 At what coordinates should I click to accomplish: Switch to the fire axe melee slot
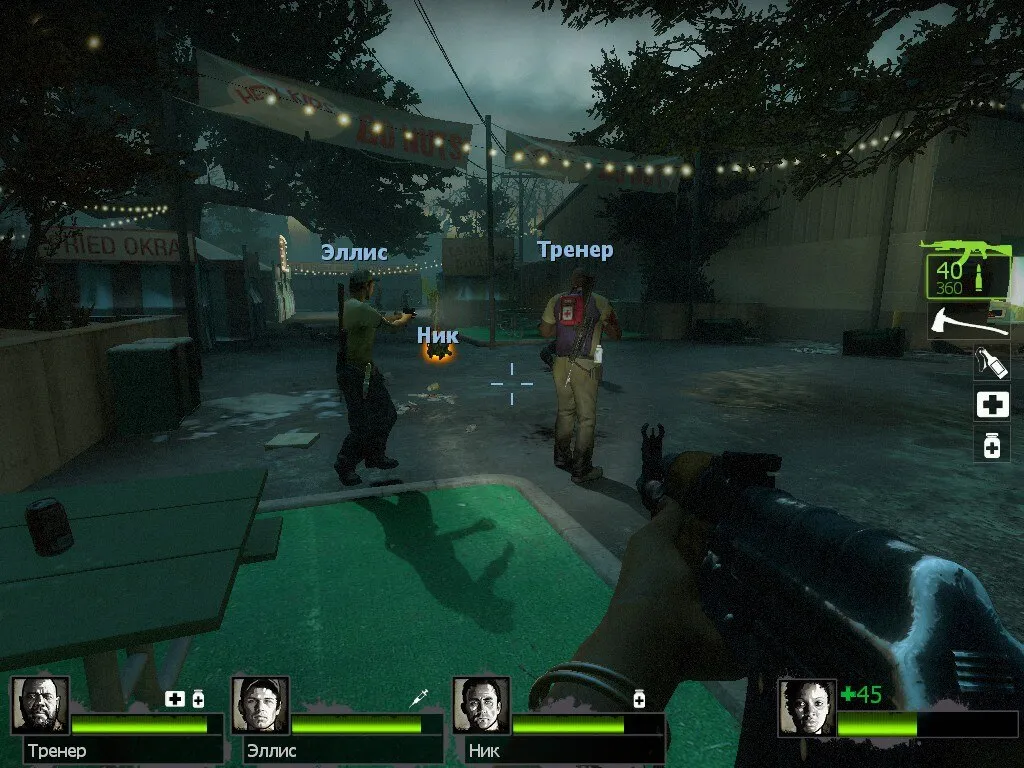coord(968,321)
